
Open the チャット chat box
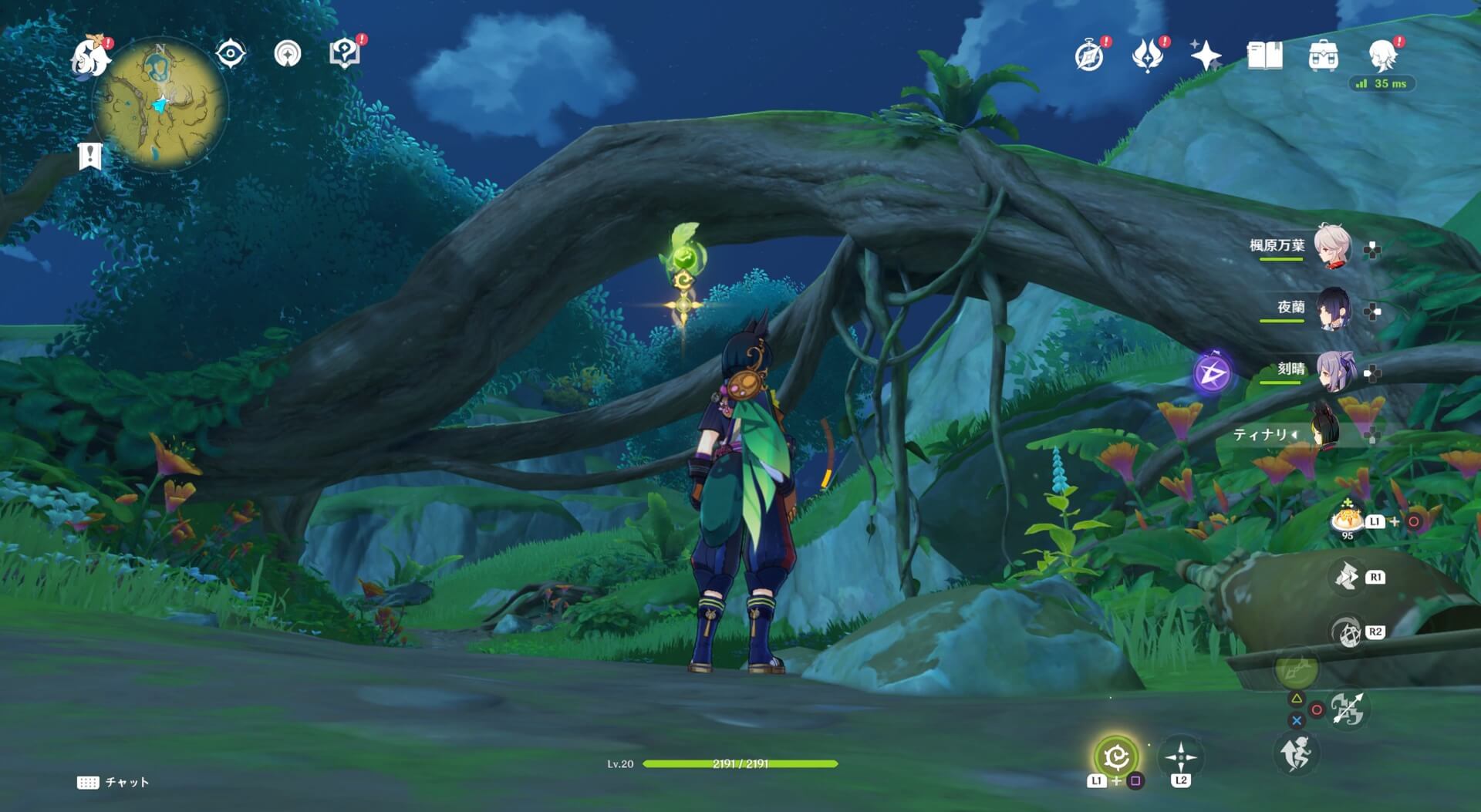(x=113, y=782)
